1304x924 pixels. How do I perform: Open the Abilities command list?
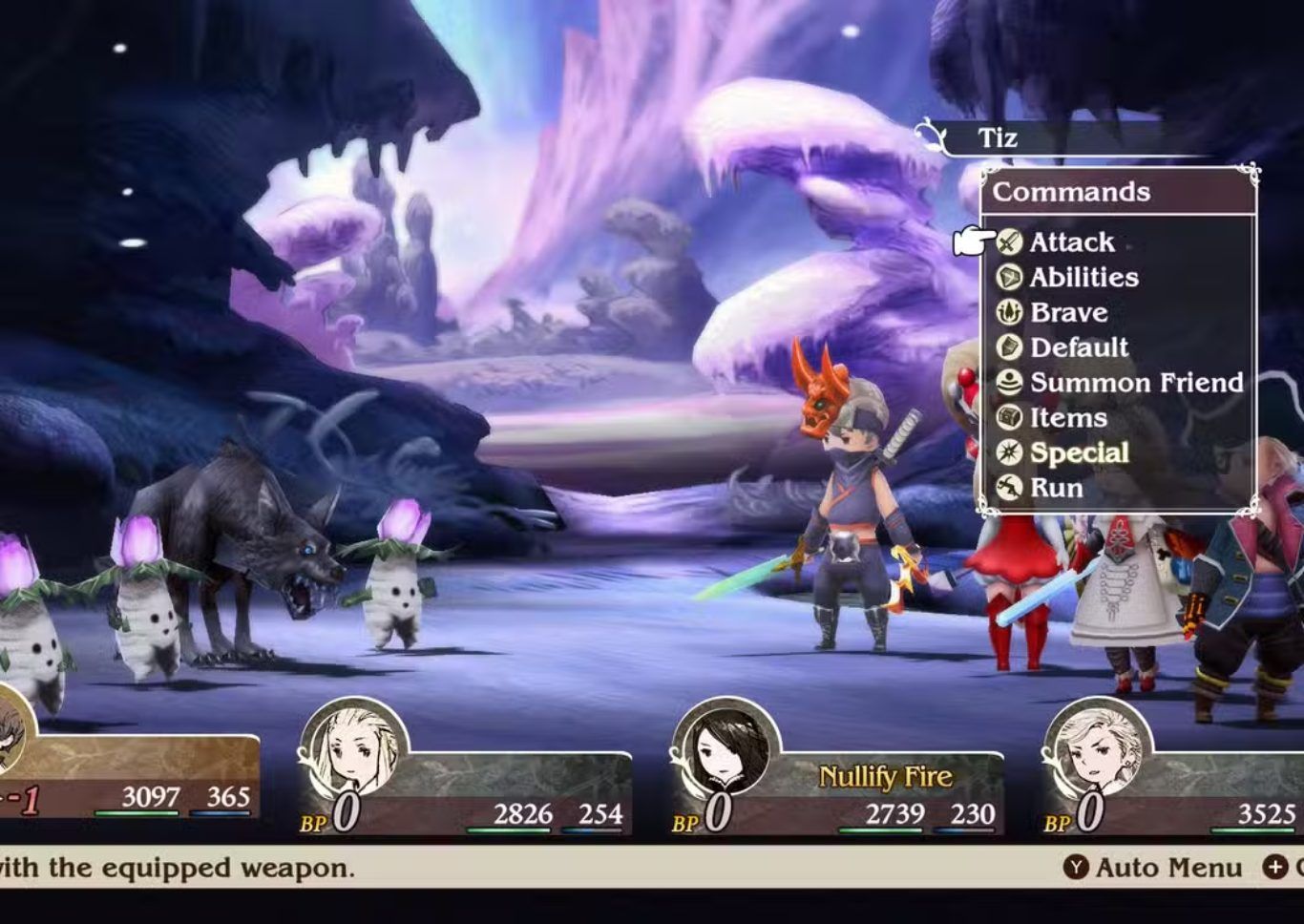[x=1083, y=278]
